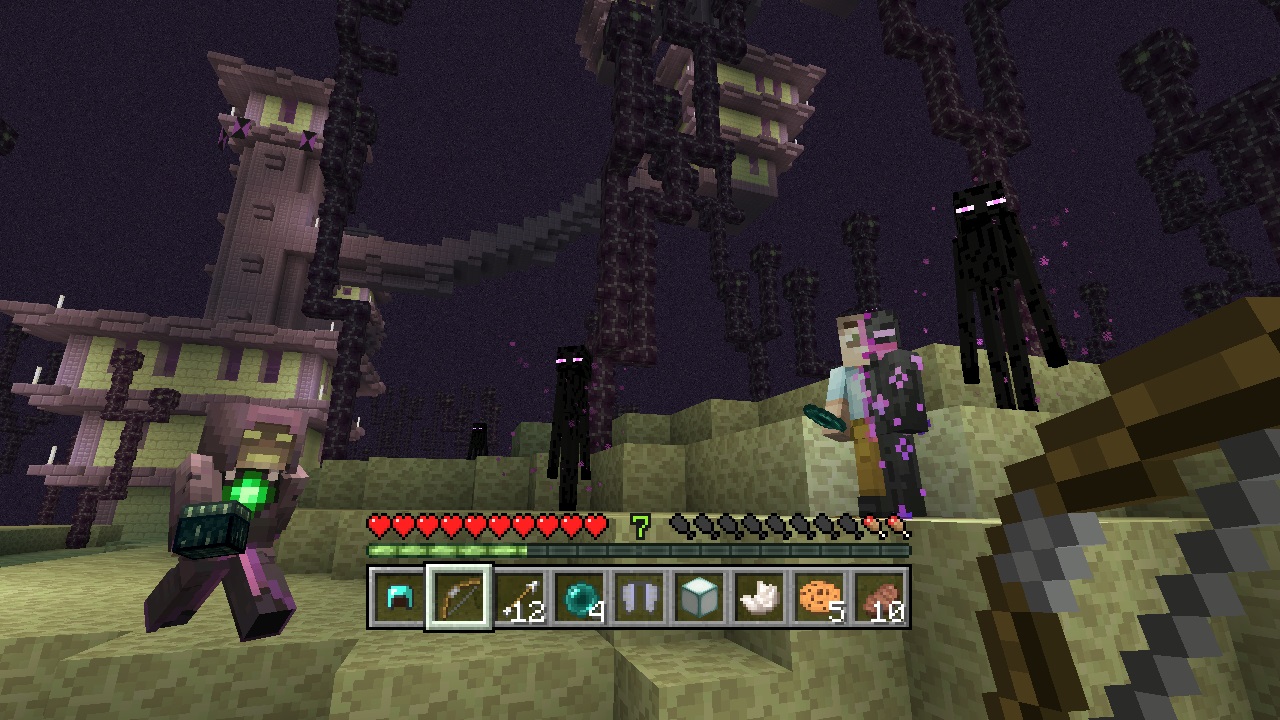Image resolution: width=1280 pixels, height=720 pixels.
Task: Click the leftmost red heart in the health bar
Action: pyautogui.click(x=378, y=523)
